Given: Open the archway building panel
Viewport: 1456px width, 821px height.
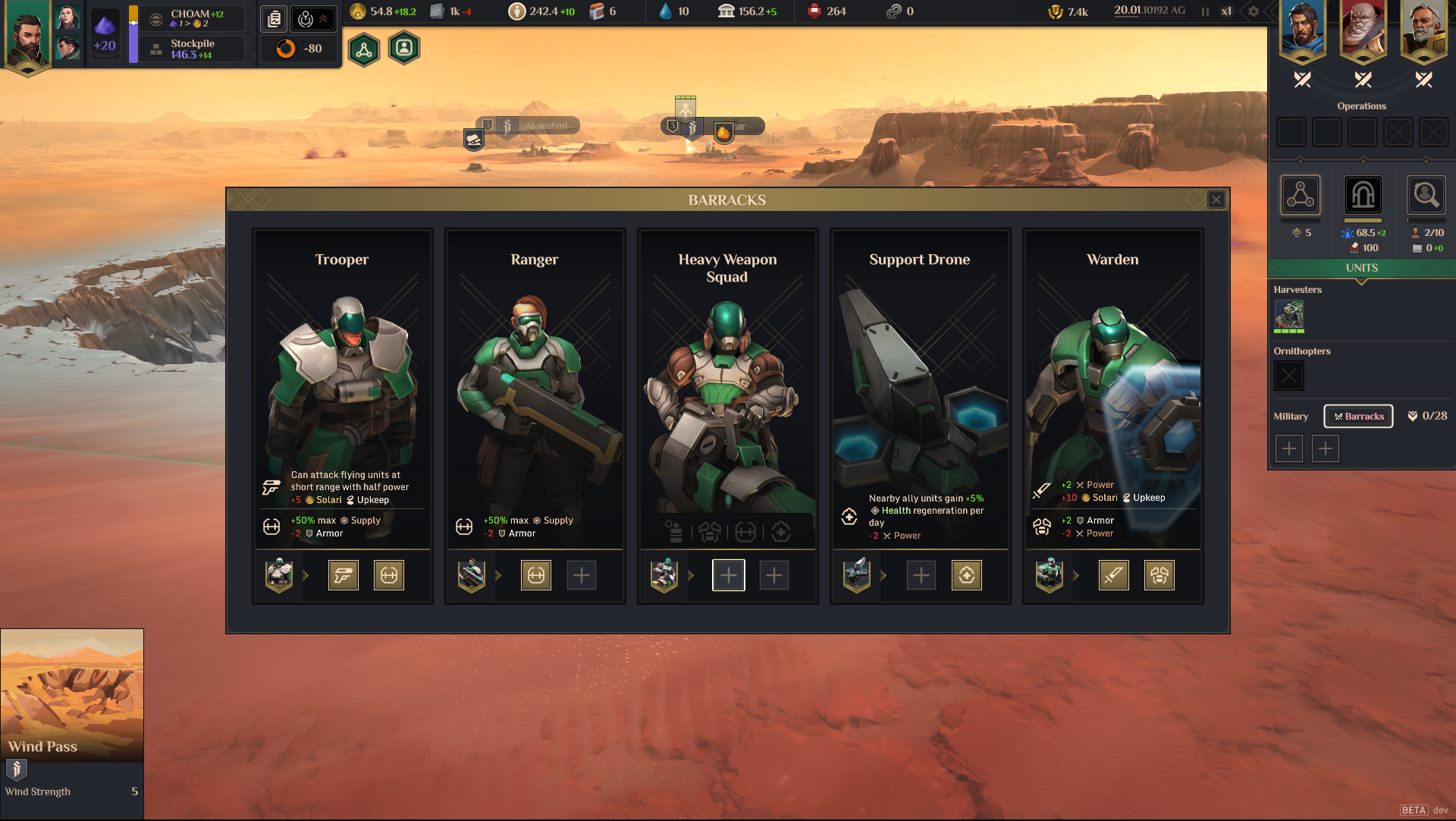Looking at the screenshot, I should [x=1363, y=196].
